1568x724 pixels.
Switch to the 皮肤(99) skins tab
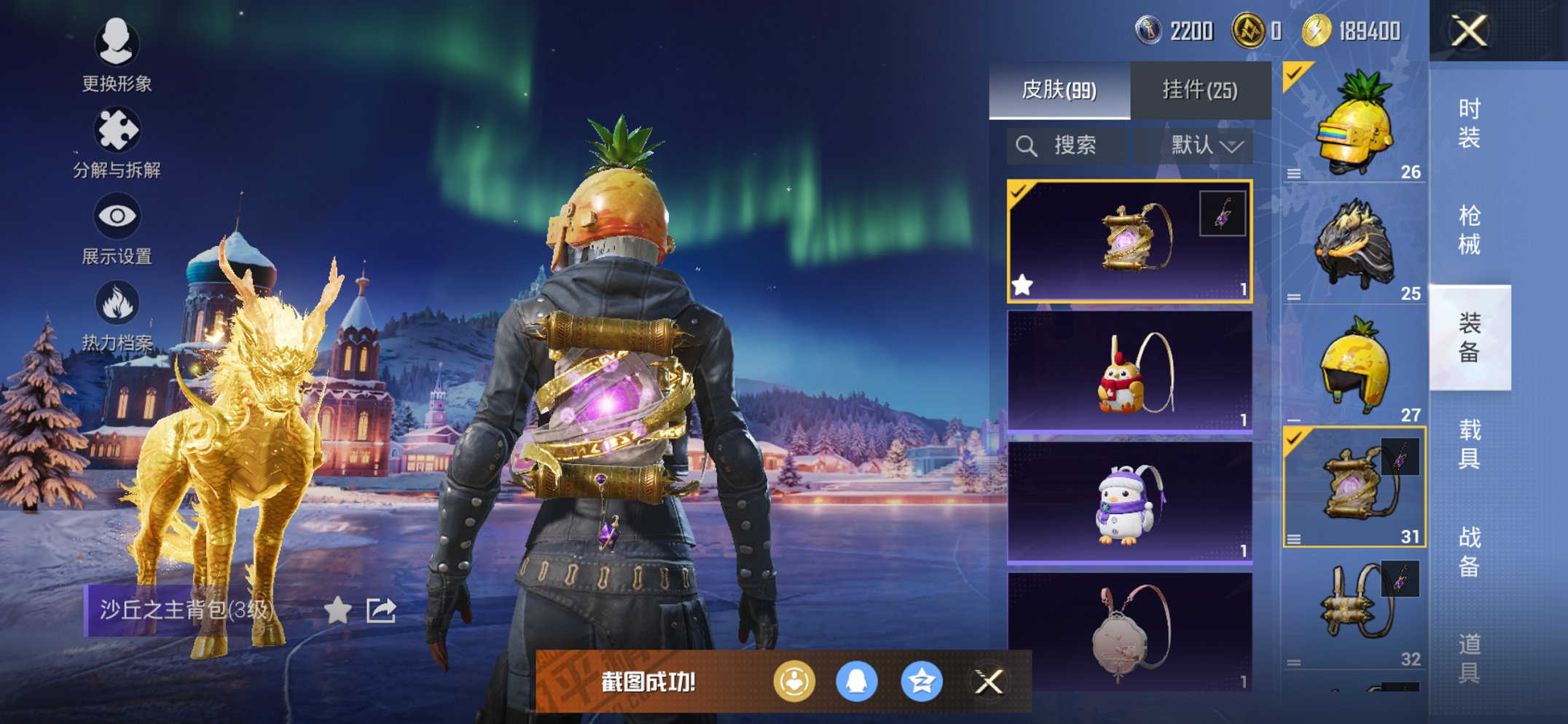pyautogui.click(x=1059, y=90)
